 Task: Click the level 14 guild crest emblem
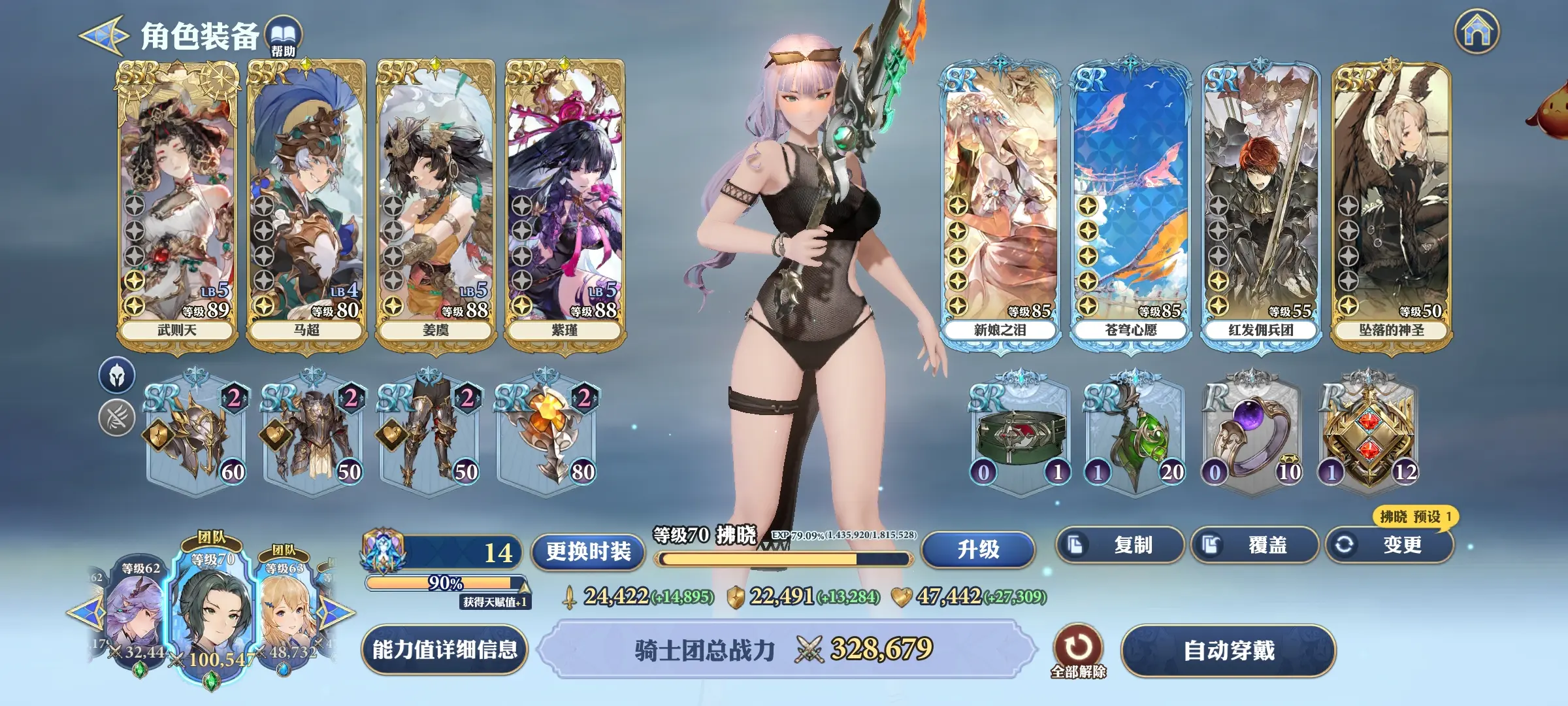(382, 550)
